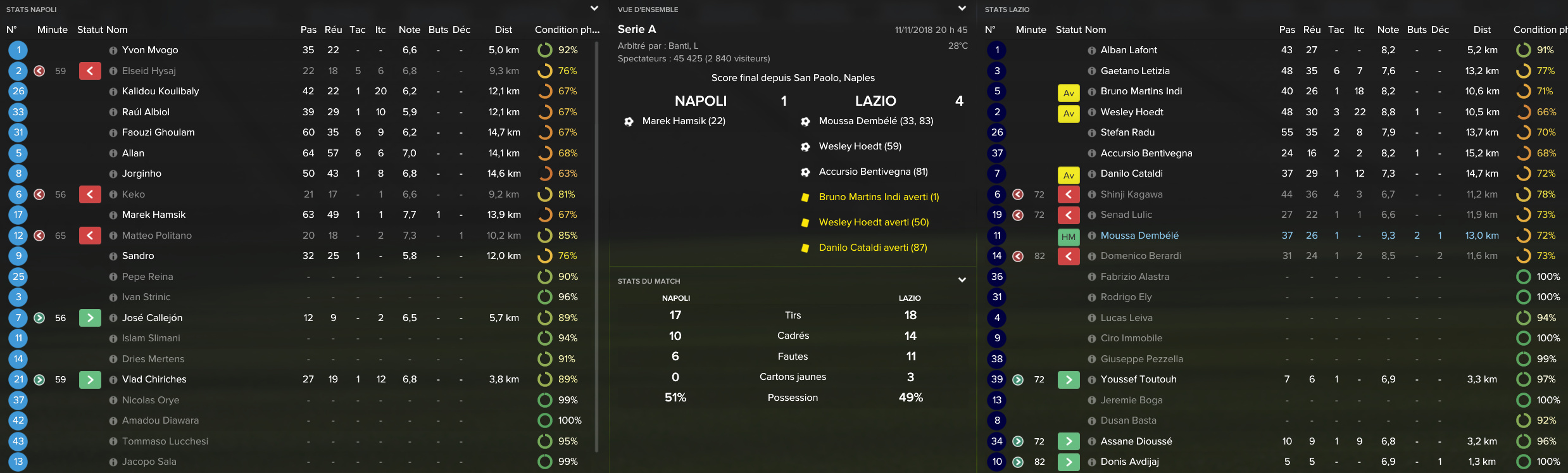Show info icon for Faouzi Ghoulam
The height and width of the screenshot is (473, 1568).
(113, 133)
